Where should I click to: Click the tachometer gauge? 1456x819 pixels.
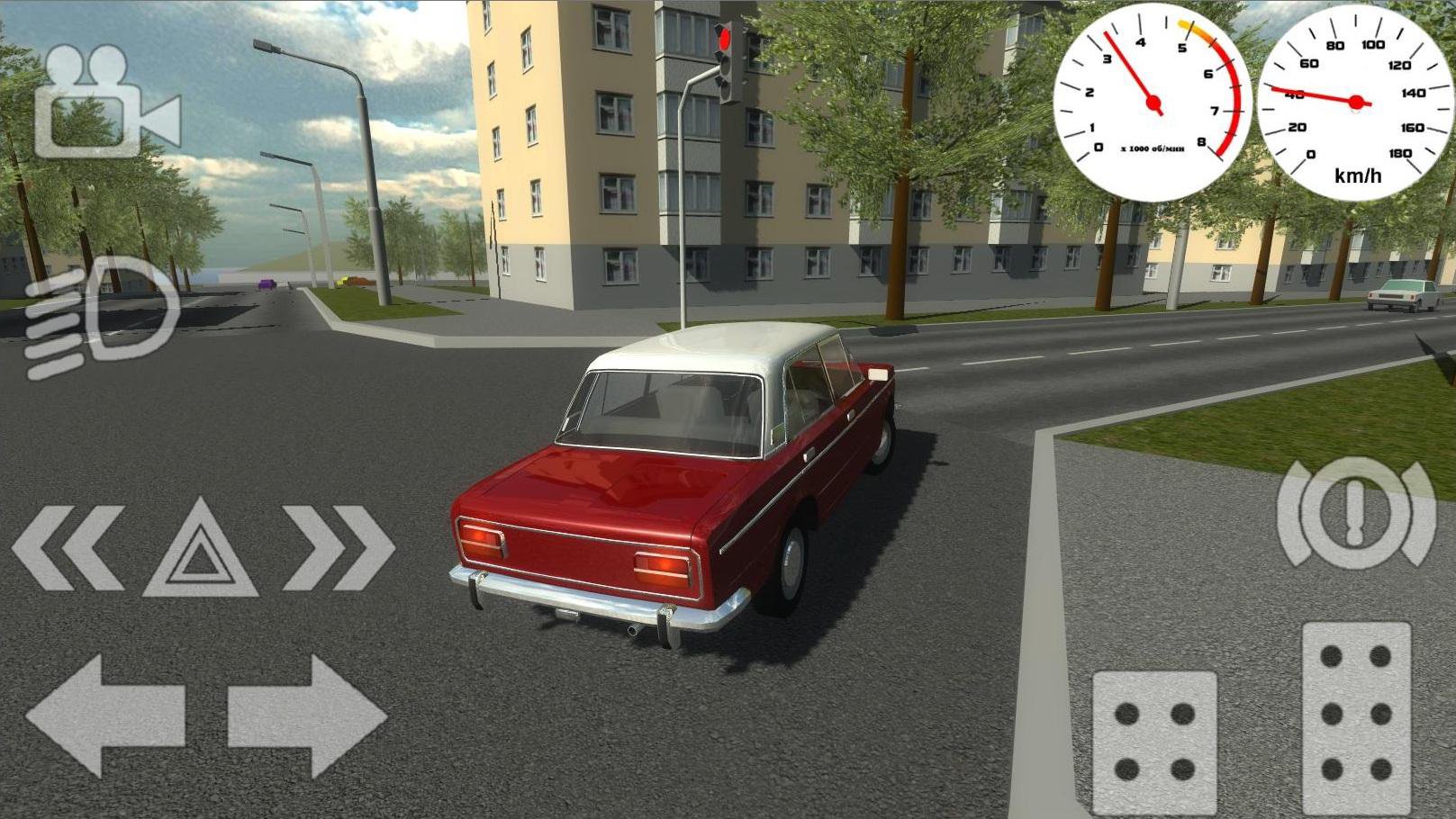pyautogui.click(x=1154, y=103)
